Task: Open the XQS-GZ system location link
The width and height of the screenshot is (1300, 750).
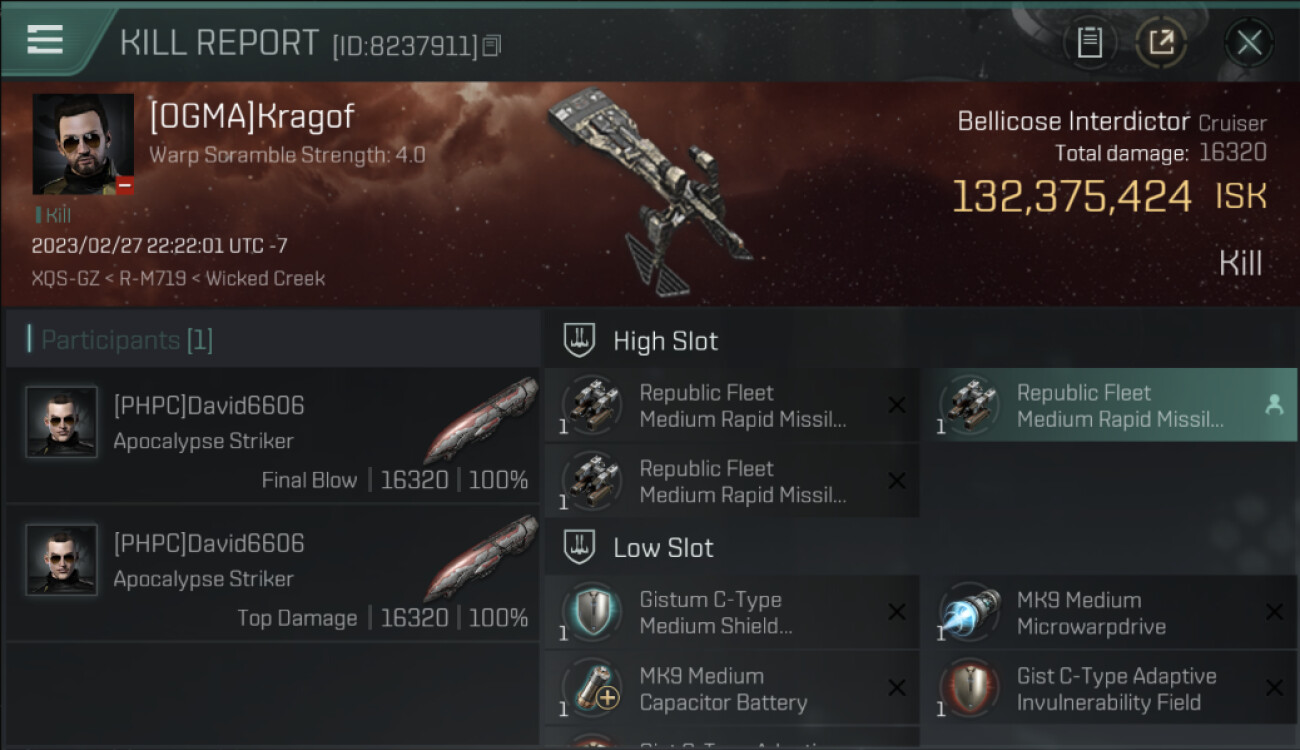Action: [65, 279]
